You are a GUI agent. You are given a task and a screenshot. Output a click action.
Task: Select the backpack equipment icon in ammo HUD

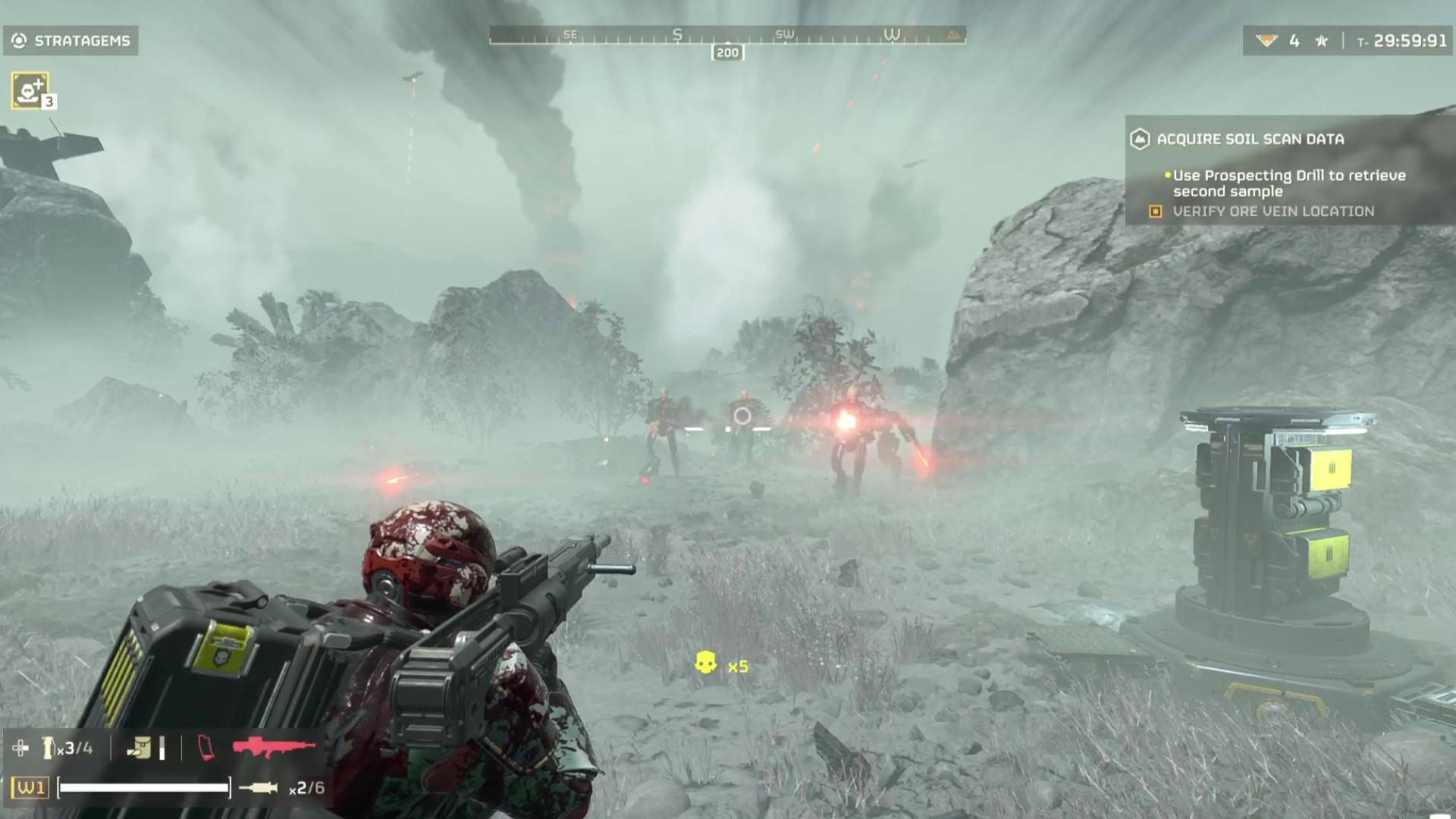coord(139,747)
